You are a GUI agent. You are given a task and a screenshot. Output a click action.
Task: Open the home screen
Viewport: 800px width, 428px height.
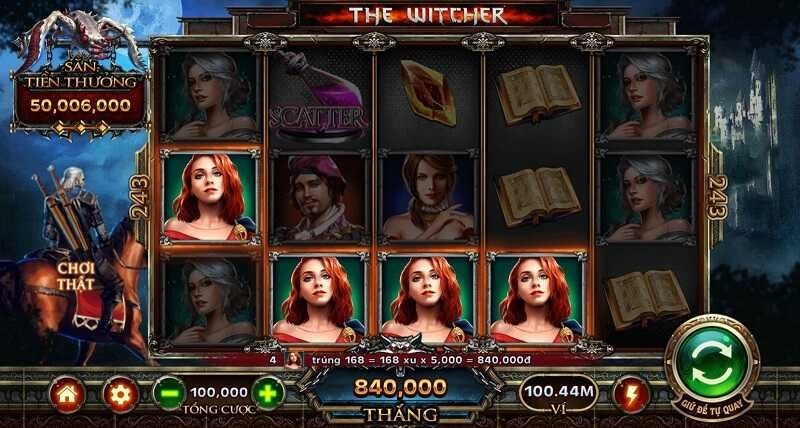point(68,394)
